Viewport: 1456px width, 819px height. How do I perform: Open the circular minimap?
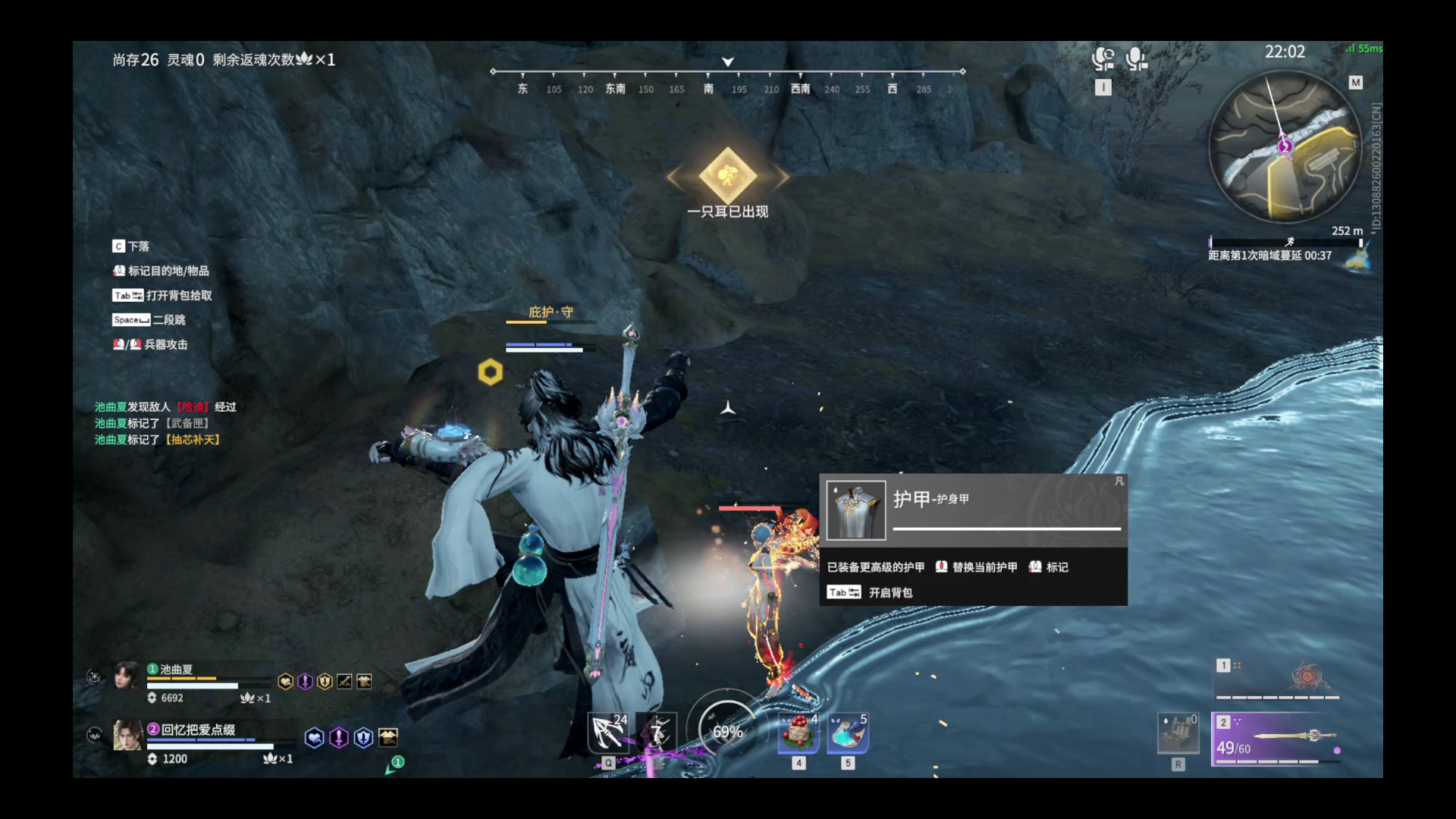pyautogui.click(x=1284, y=146)
